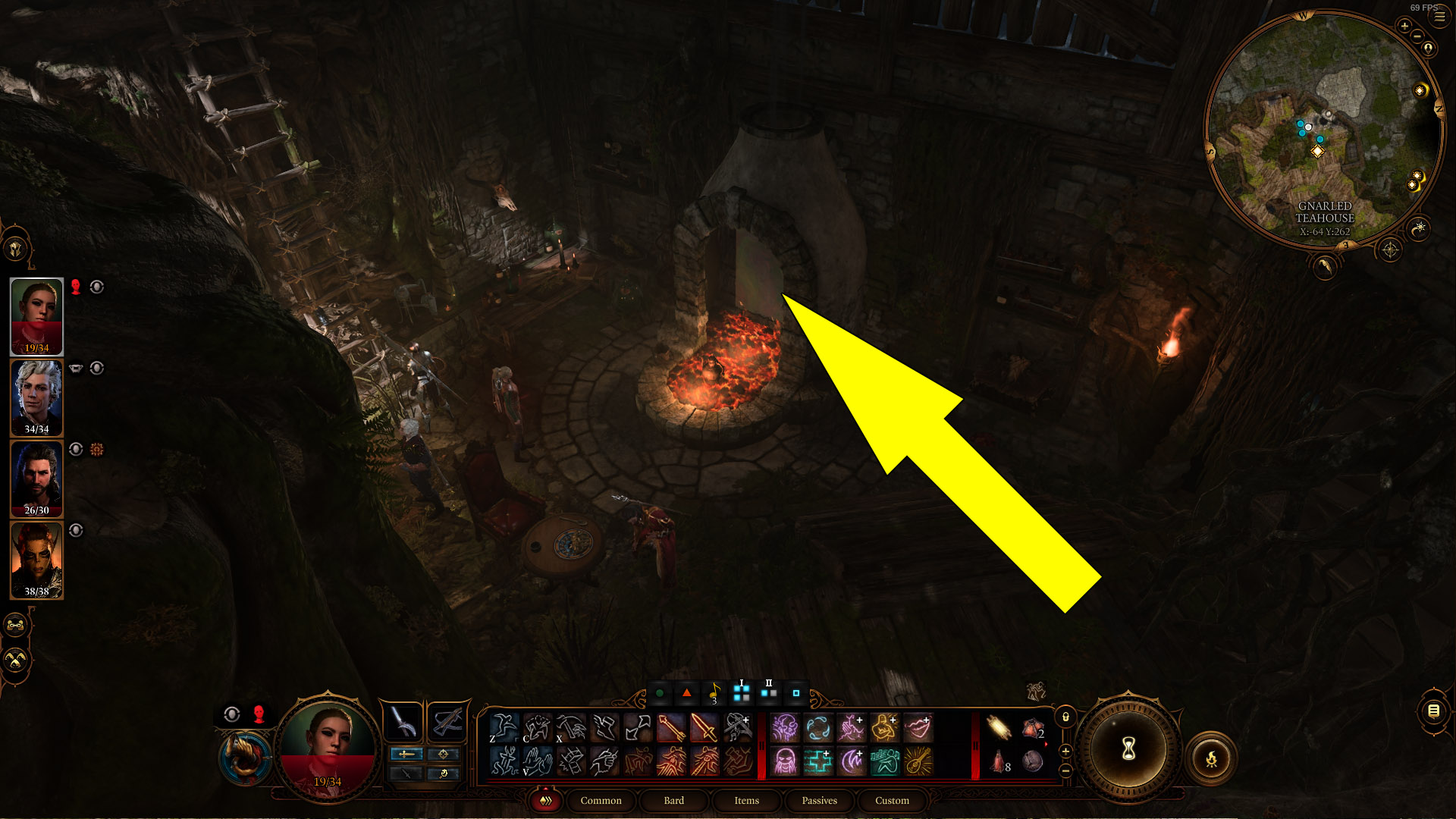
Task: Activate the main hand melee attack icon
Action: [x=705, y=726]
